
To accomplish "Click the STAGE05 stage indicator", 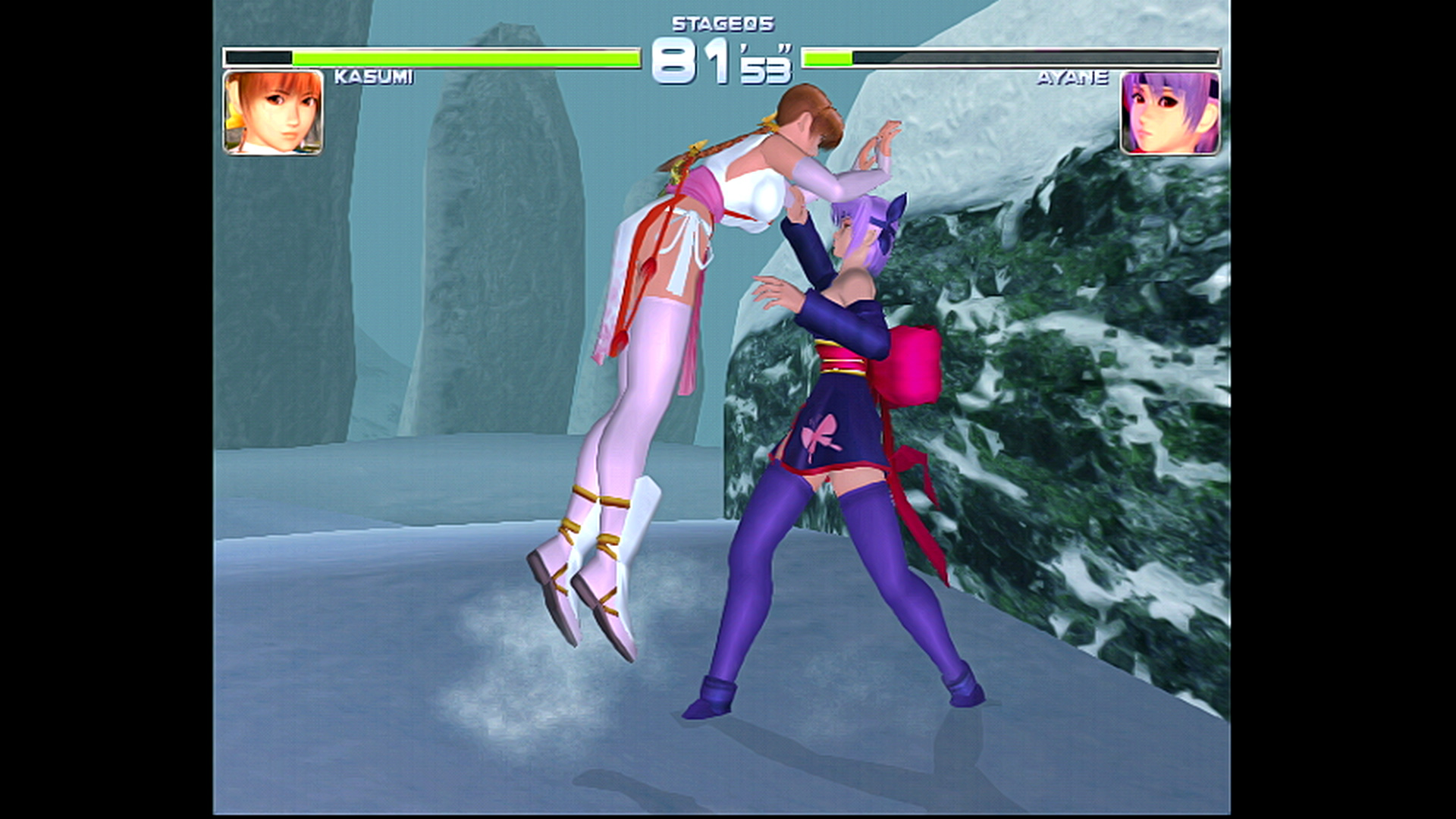I will (x=722, y=25).
